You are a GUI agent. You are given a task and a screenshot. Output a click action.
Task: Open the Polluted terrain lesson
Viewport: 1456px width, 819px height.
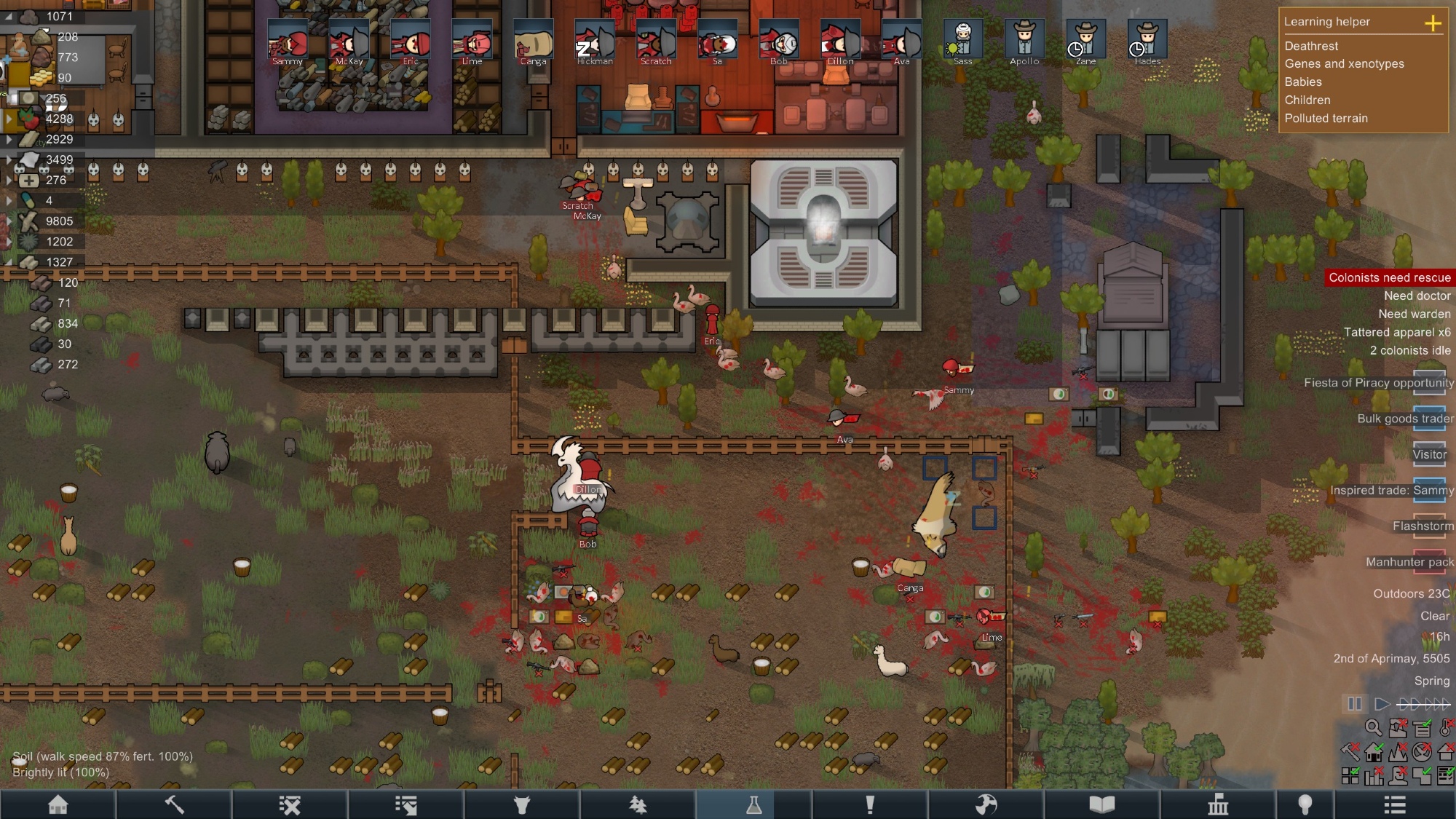point(1326,119)
